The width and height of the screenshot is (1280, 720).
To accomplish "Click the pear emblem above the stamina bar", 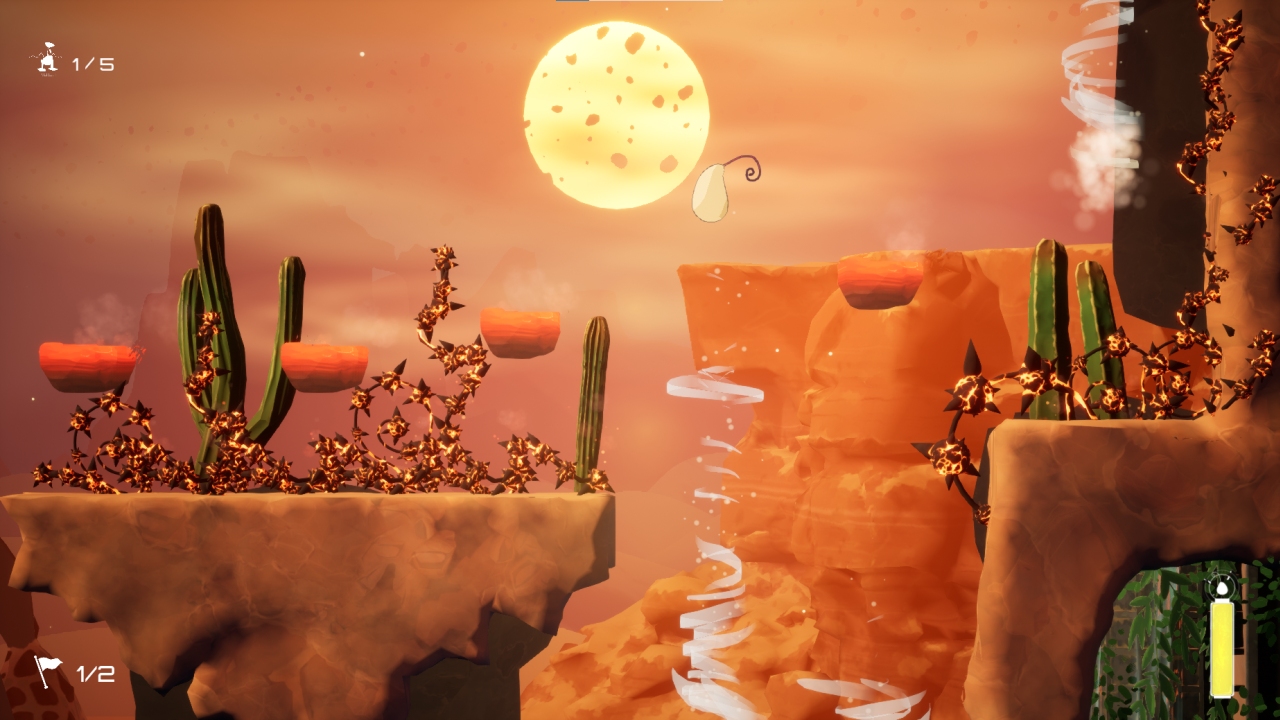I will [x=1222, y=589].
